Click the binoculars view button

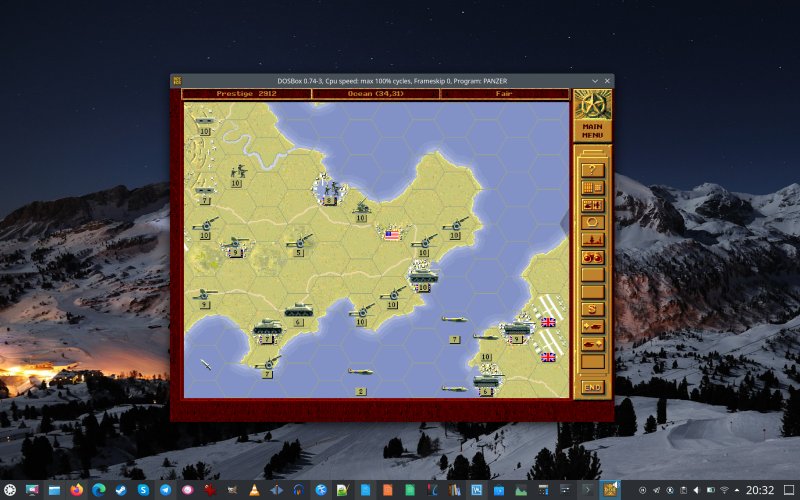(592, 257)
